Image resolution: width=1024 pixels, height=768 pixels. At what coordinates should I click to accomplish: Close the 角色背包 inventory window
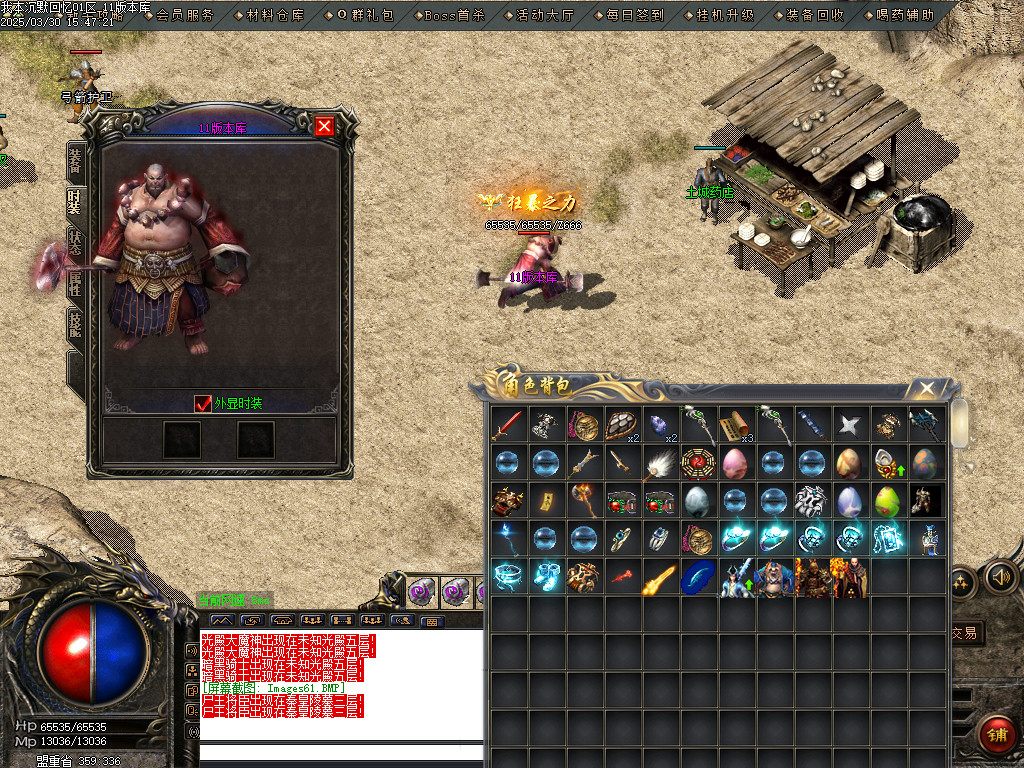[x=927, y=388]
